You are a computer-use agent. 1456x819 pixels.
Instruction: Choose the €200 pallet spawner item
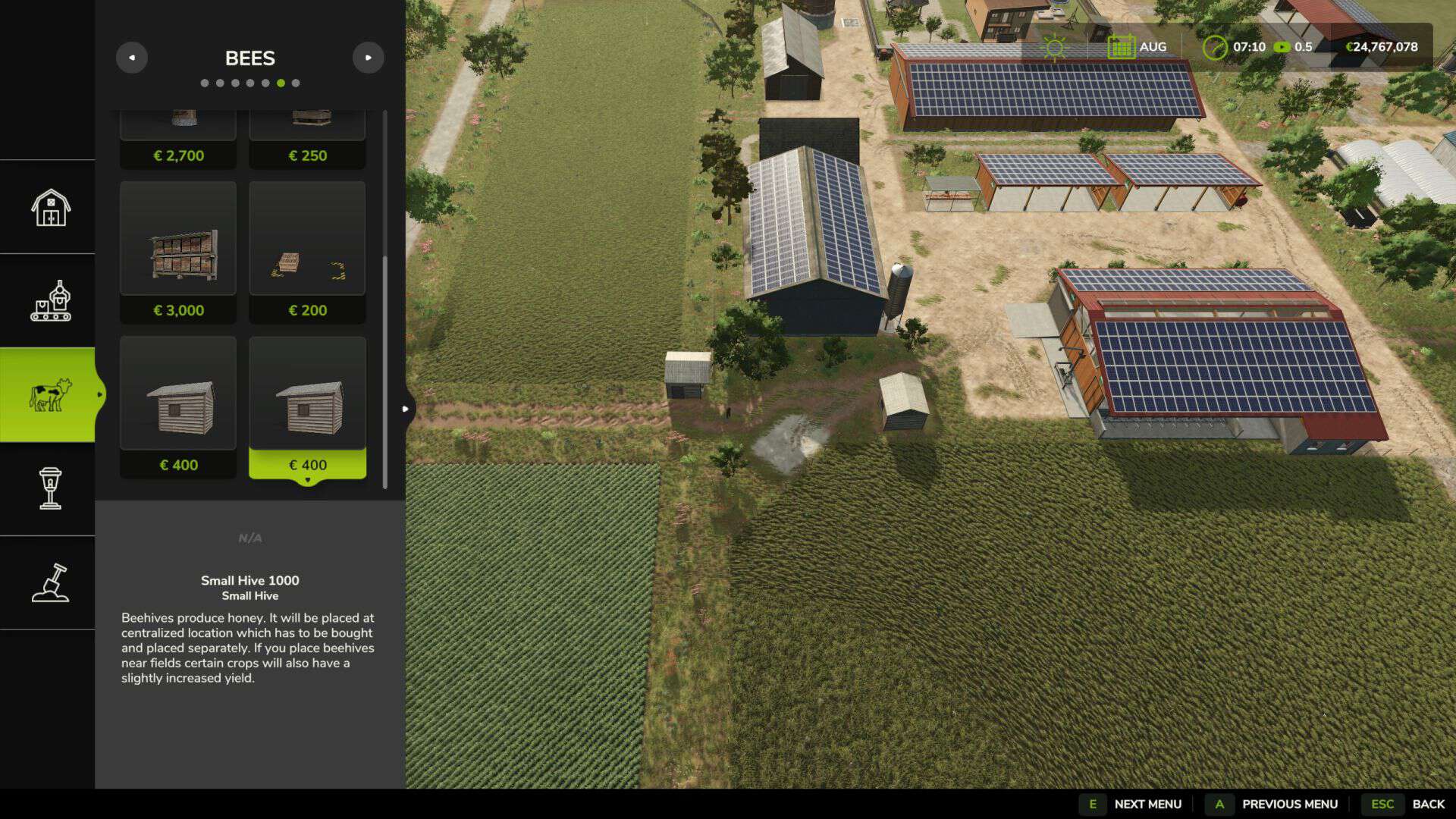click(307, 252)
